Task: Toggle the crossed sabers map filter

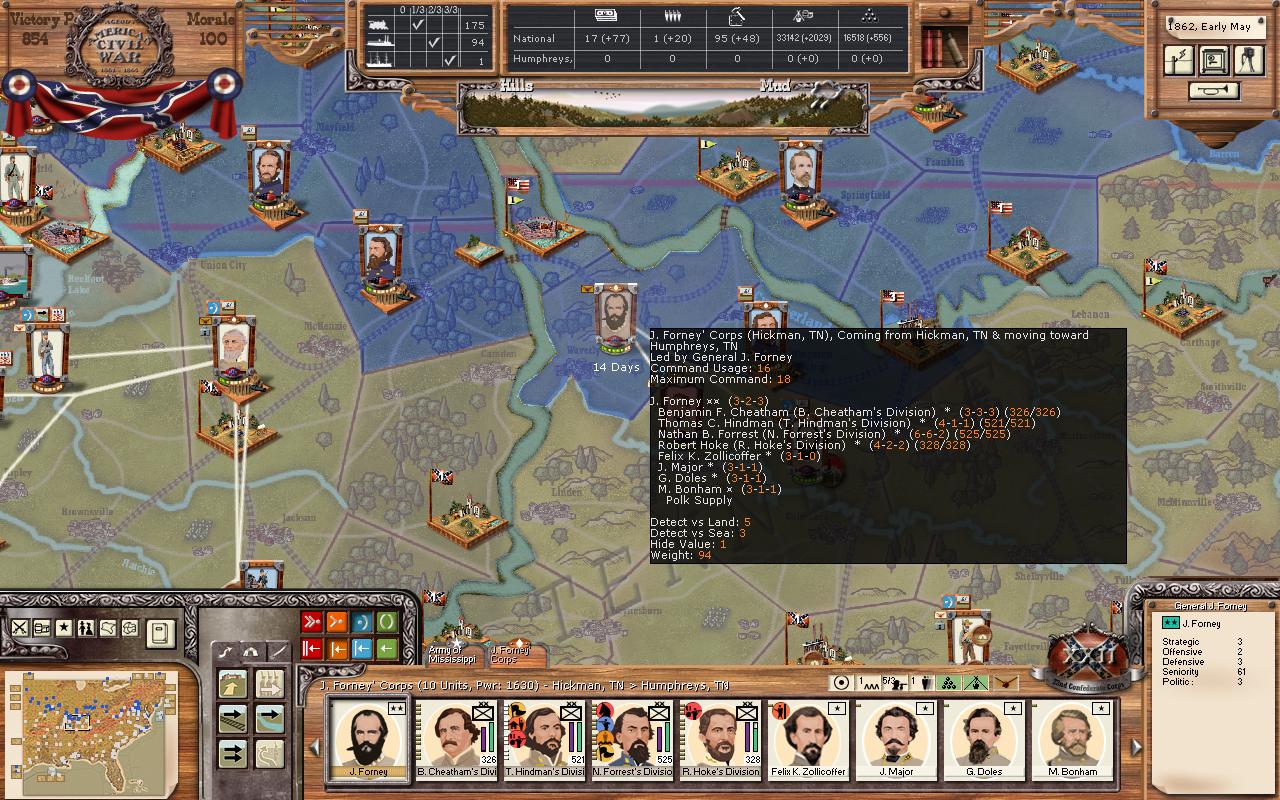Action: [19, 628]
